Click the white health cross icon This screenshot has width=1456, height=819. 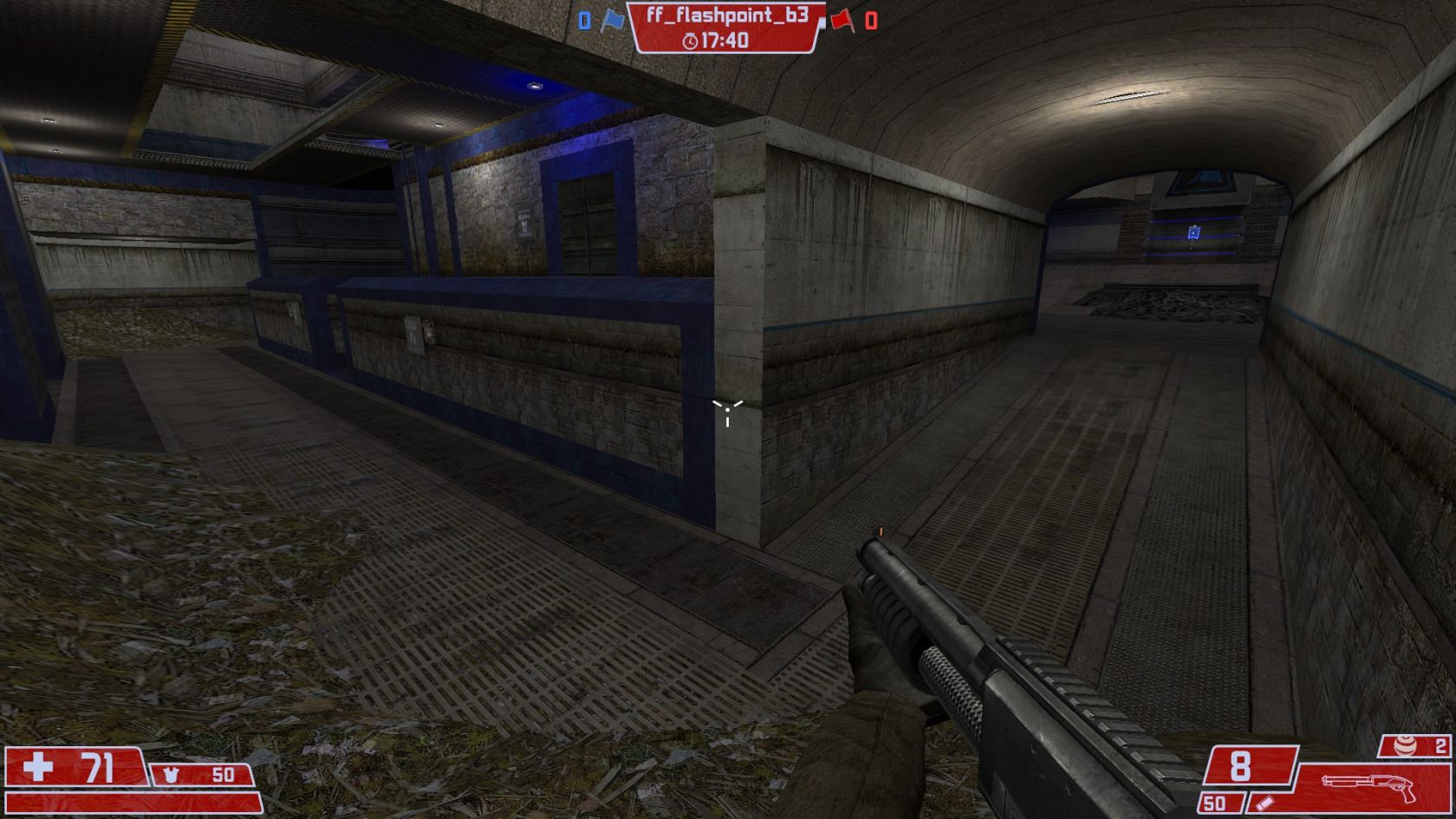pyautogui.click(x=38, y=767)
